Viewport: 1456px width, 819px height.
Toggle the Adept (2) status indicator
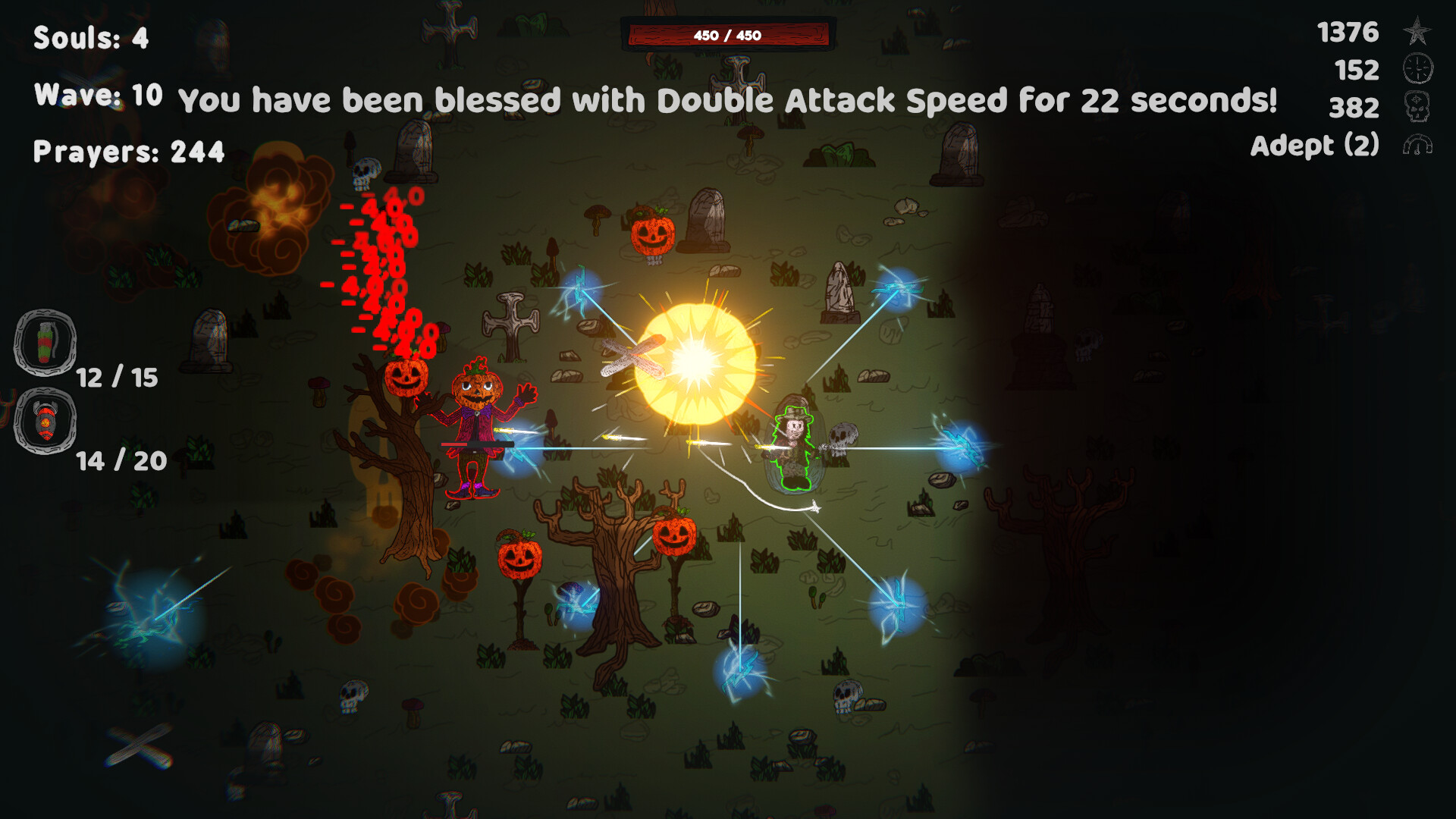point(1317,146)
